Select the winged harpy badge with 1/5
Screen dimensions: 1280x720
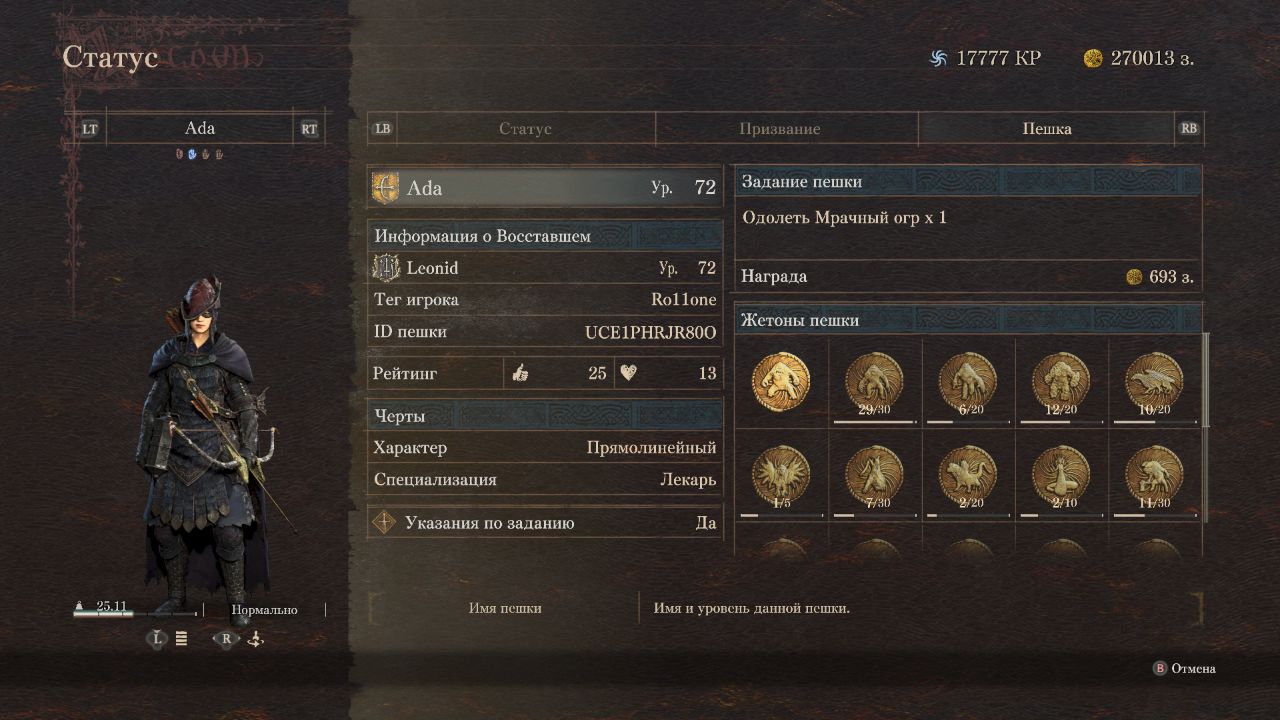tap(781, 474)
